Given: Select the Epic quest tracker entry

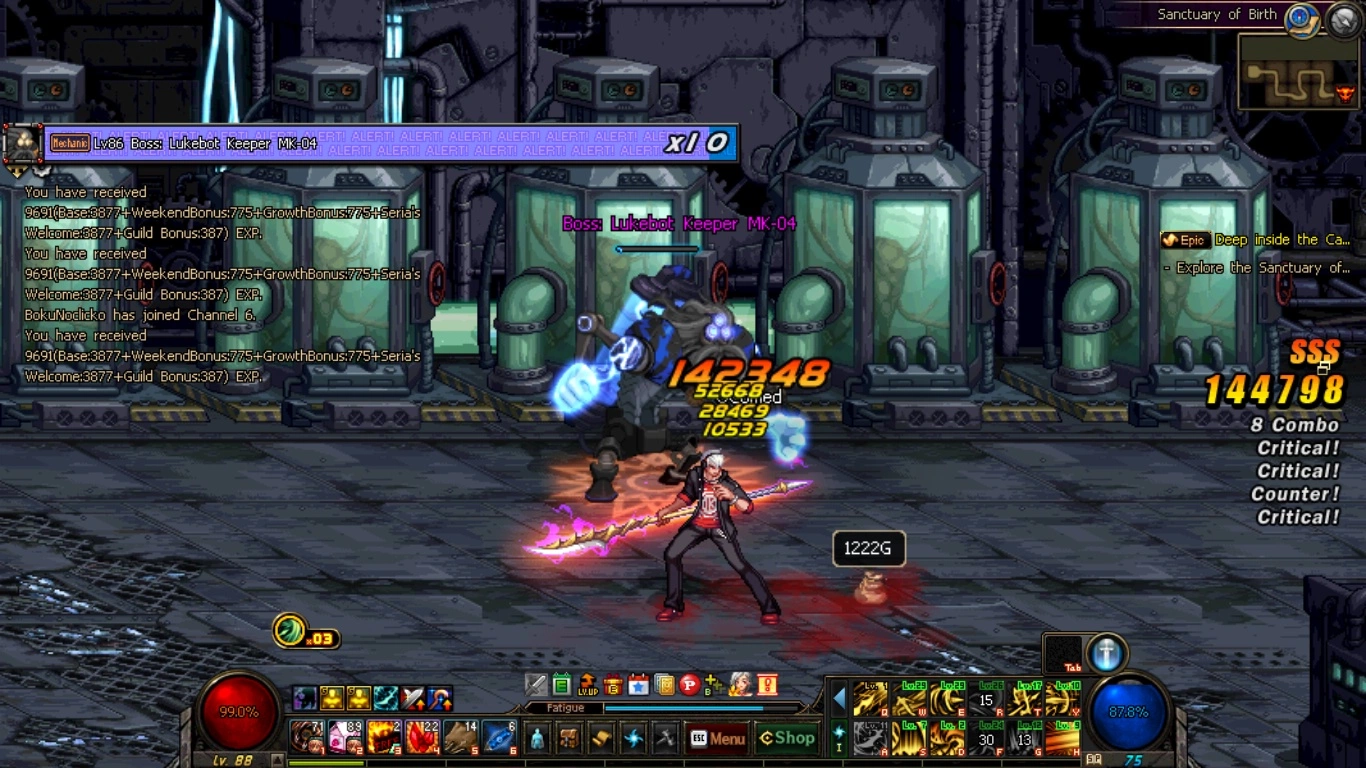Looking at the screenshot, I should click(x=1256, y=241).
